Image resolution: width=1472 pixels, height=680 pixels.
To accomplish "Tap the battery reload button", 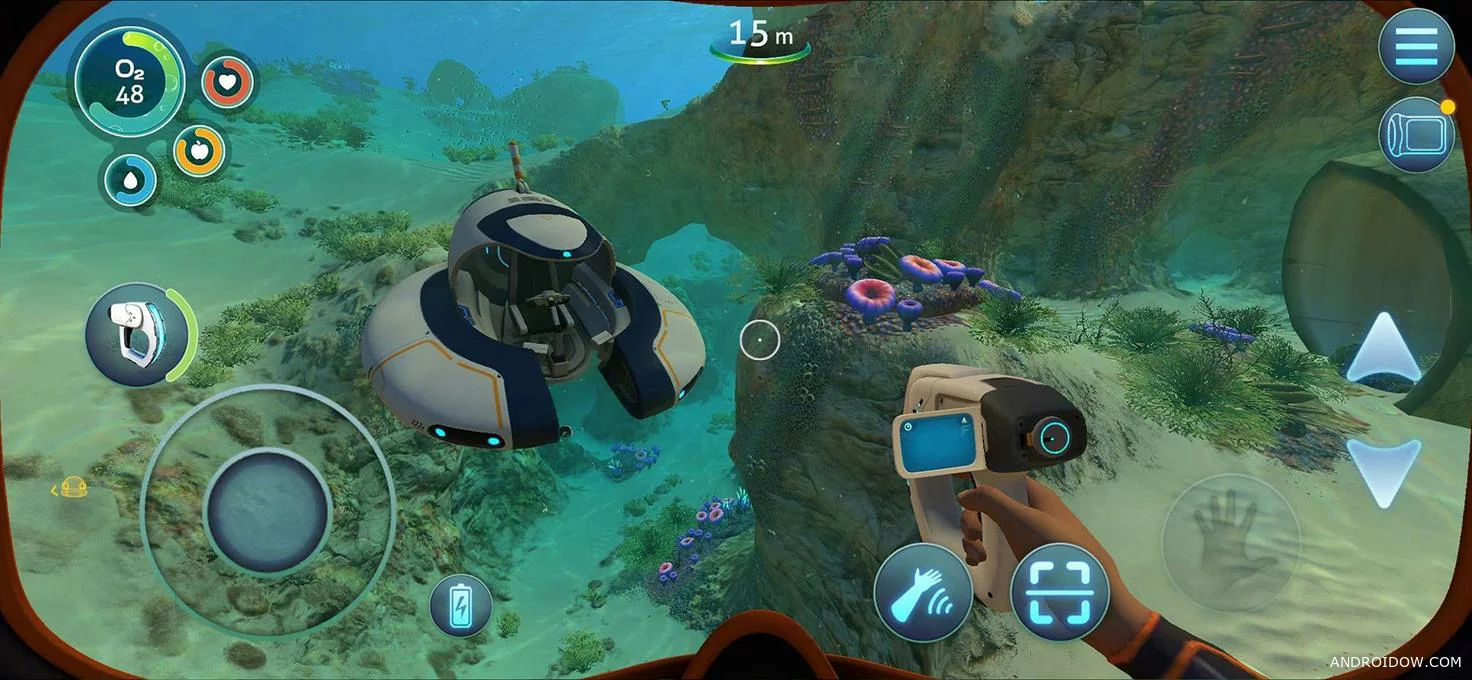I will pos(461,606).
